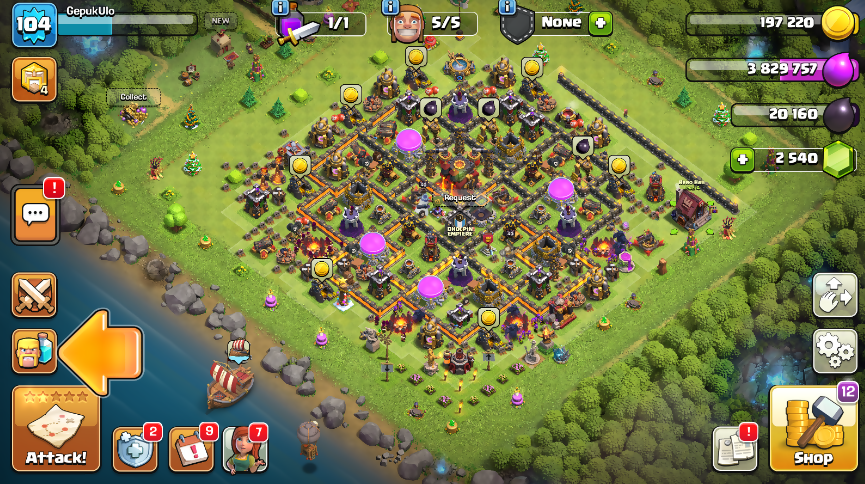The height and width of the screenshot is (484, 865).
Task: Open the Settings gear menu
Action: tap(834, 350)
